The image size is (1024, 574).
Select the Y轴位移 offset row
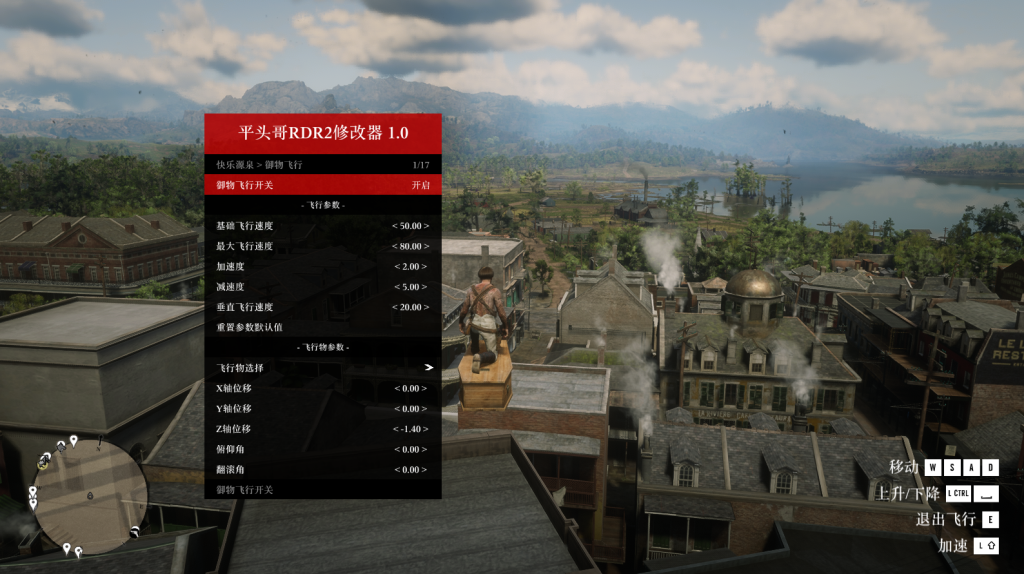pyautogui.click(x=323, y=408)
